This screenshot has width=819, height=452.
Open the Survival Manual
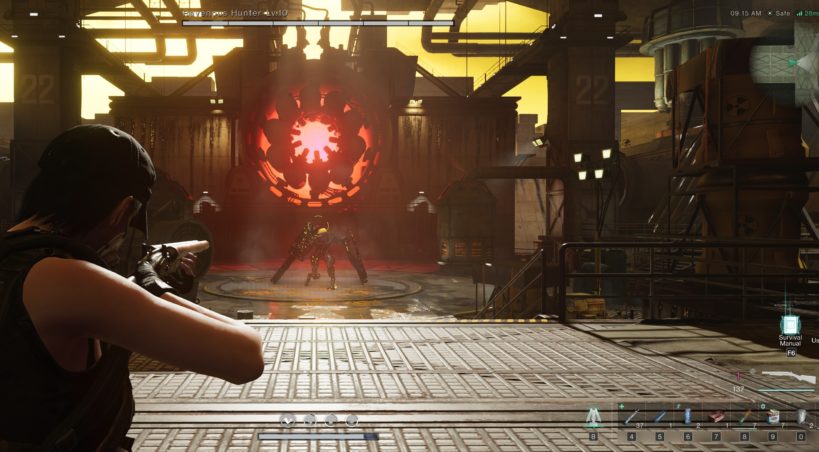[x=790, y=326]
